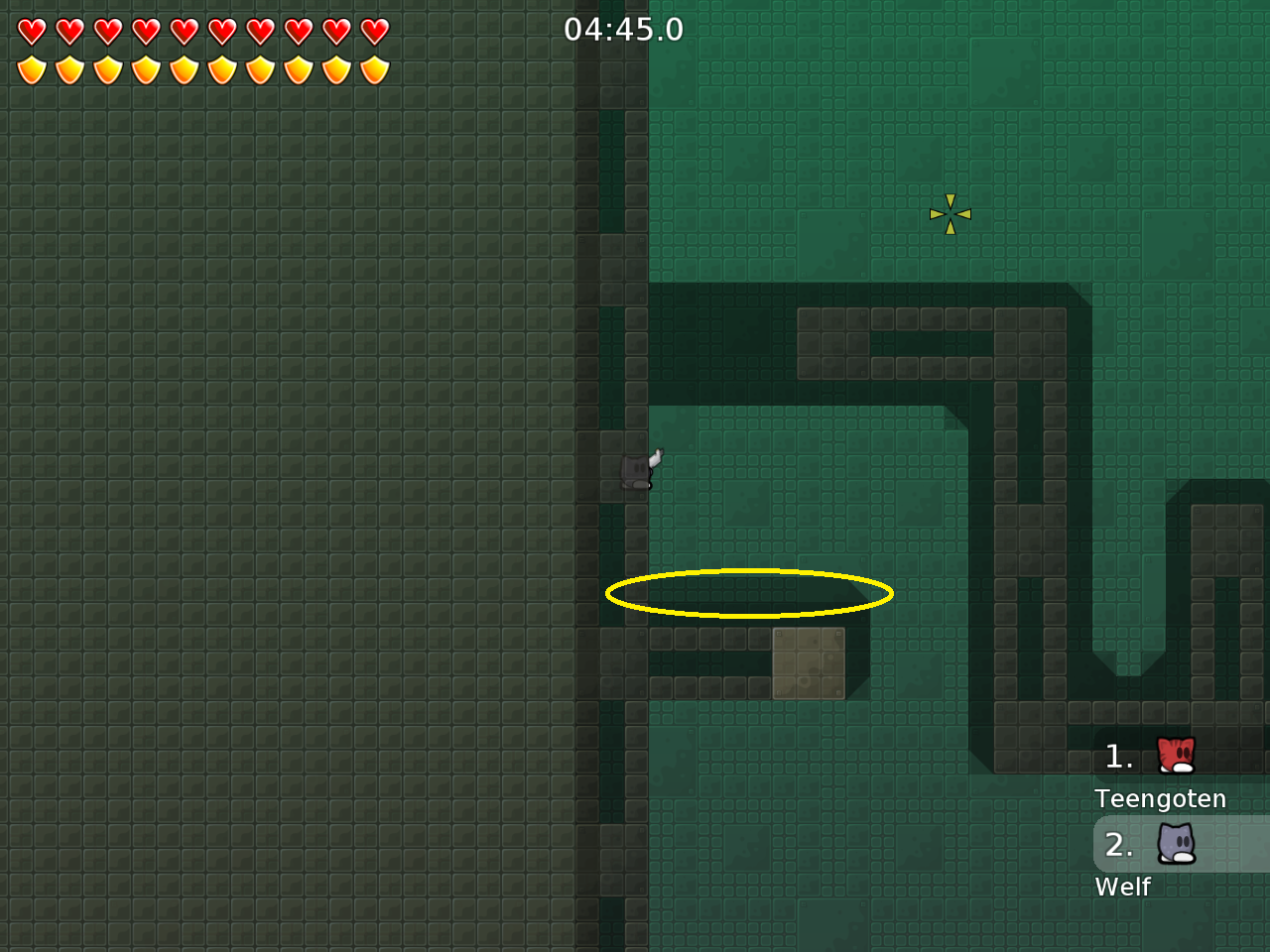Image resolution: width=1270 pixels, height=952 pixels.
Task: Select the highlighted Welf scoreboard row
Action: tap(1181, 845)
